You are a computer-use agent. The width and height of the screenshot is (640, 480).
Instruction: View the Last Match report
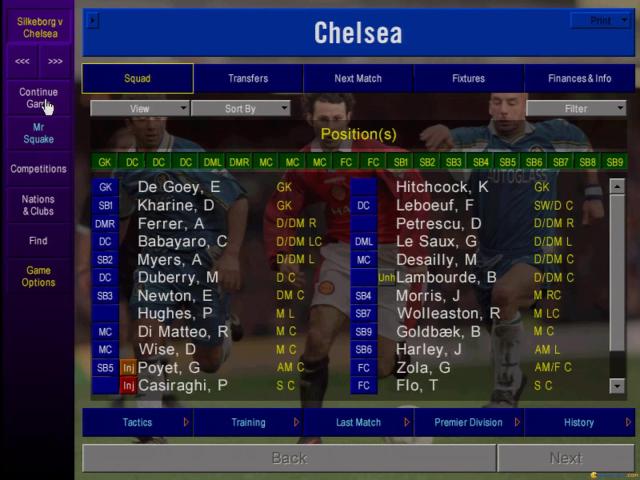[x=358, y=422]
